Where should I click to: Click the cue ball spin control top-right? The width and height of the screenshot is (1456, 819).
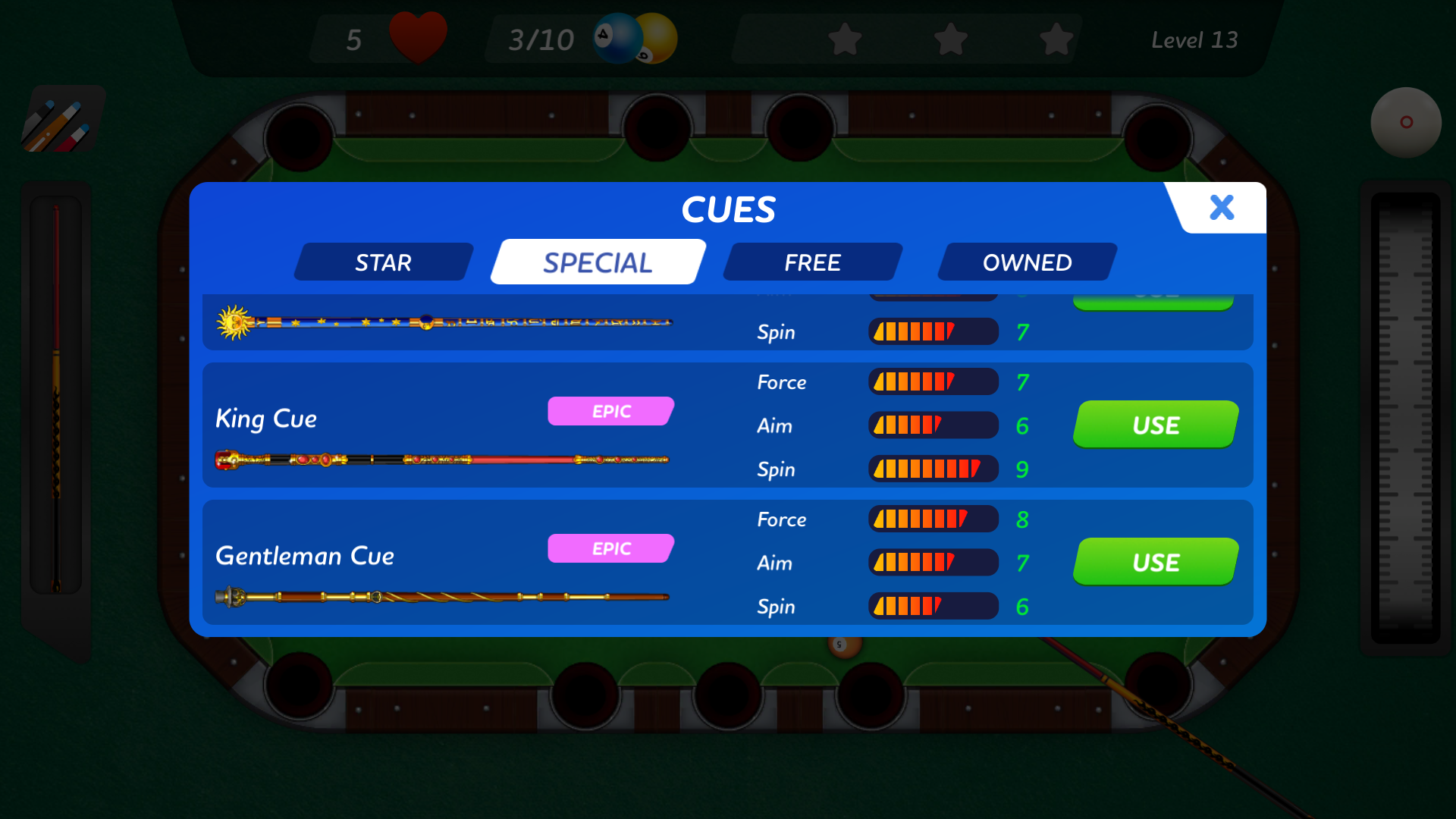(x=1407, y=121)
